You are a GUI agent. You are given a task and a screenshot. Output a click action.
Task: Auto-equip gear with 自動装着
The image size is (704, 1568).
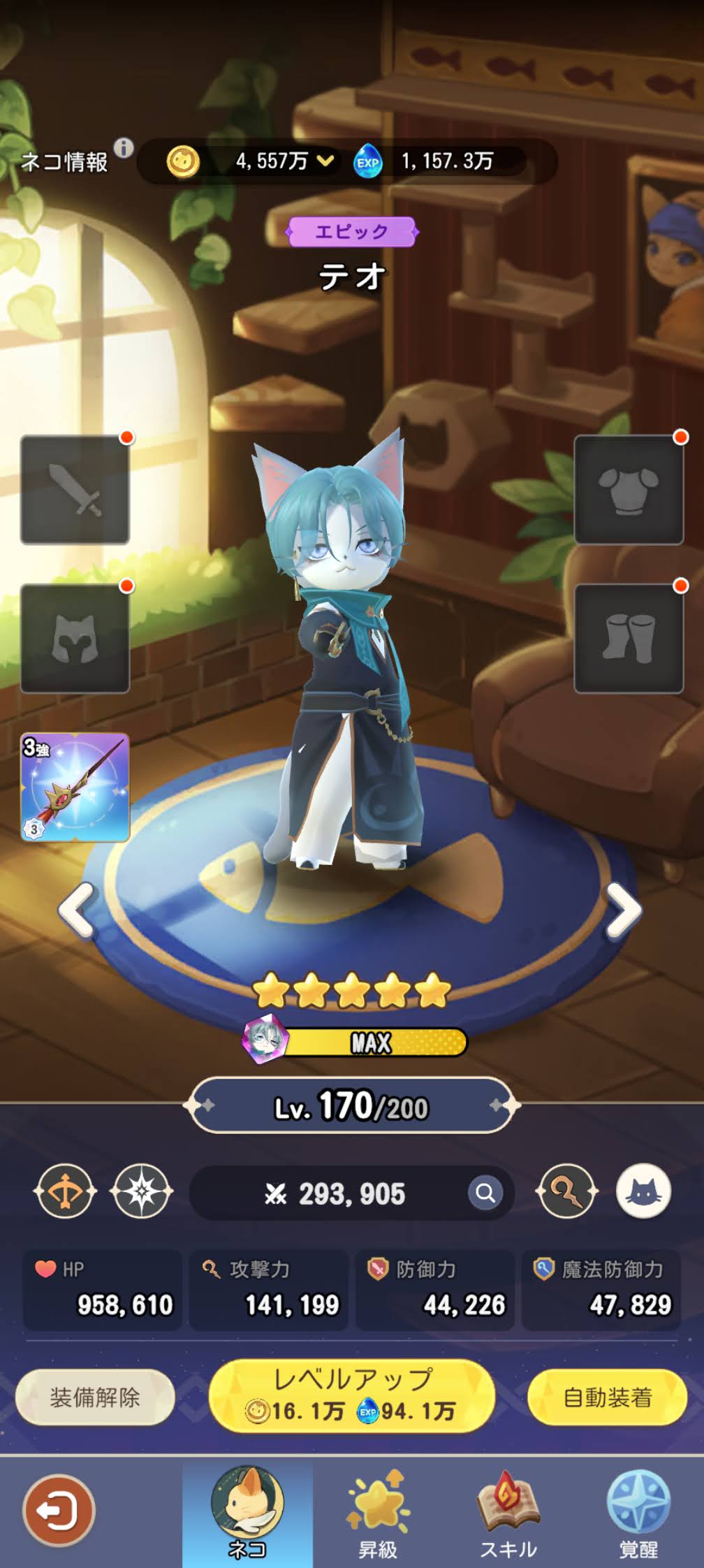click(x=608, y=1398)
